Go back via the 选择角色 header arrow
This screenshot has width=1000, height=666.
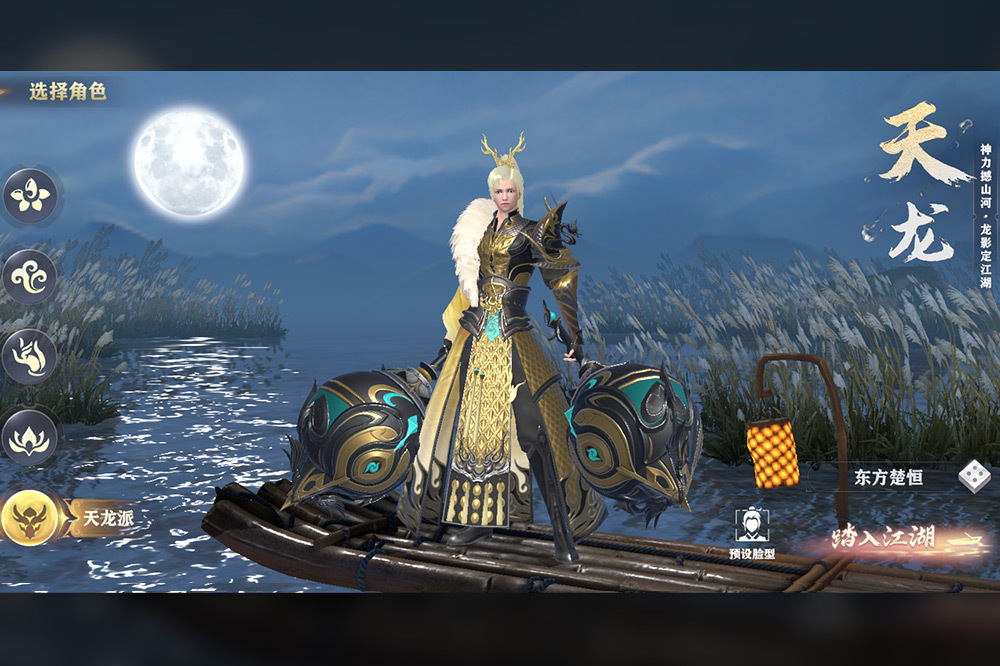point(8,92)
